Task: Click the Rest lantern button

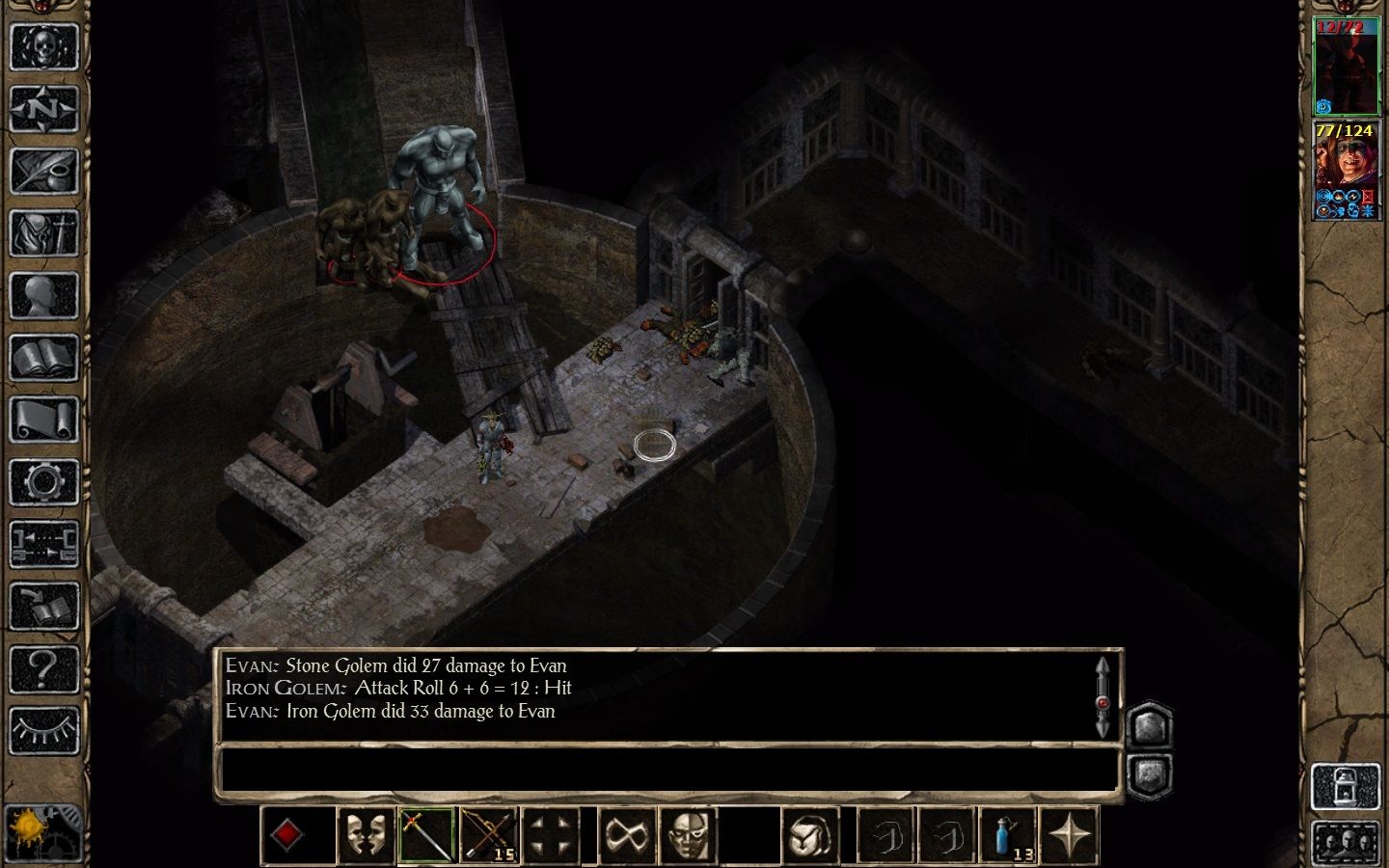Action: (1347, 785)
